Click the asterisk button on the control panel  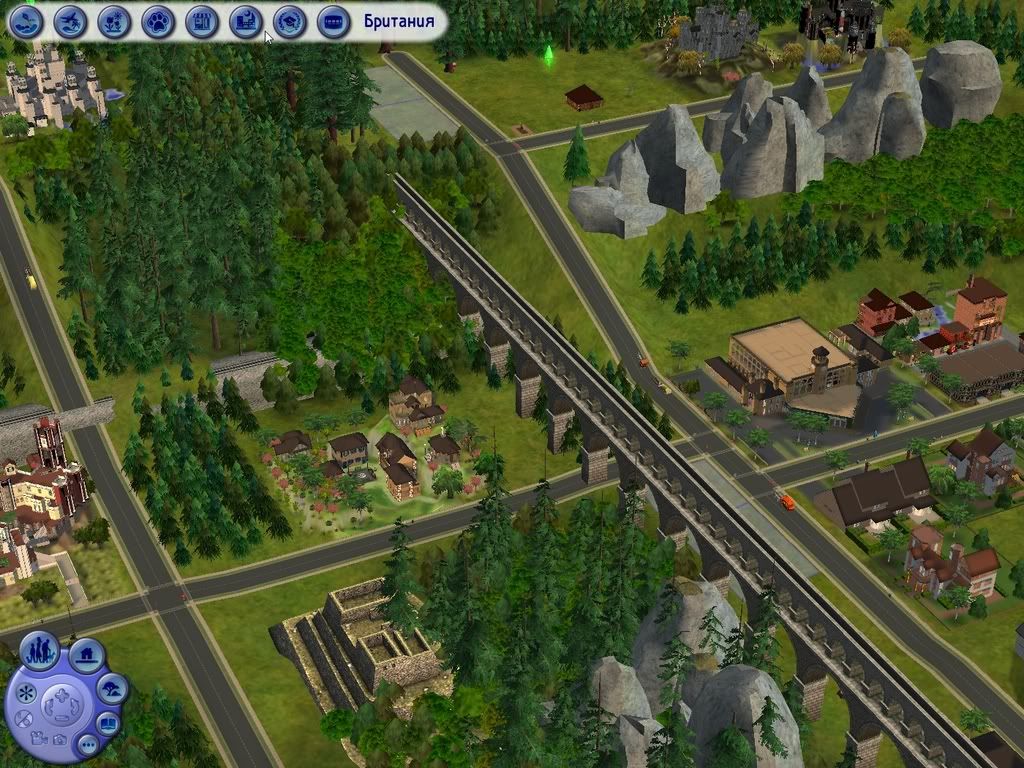[25, 692]
